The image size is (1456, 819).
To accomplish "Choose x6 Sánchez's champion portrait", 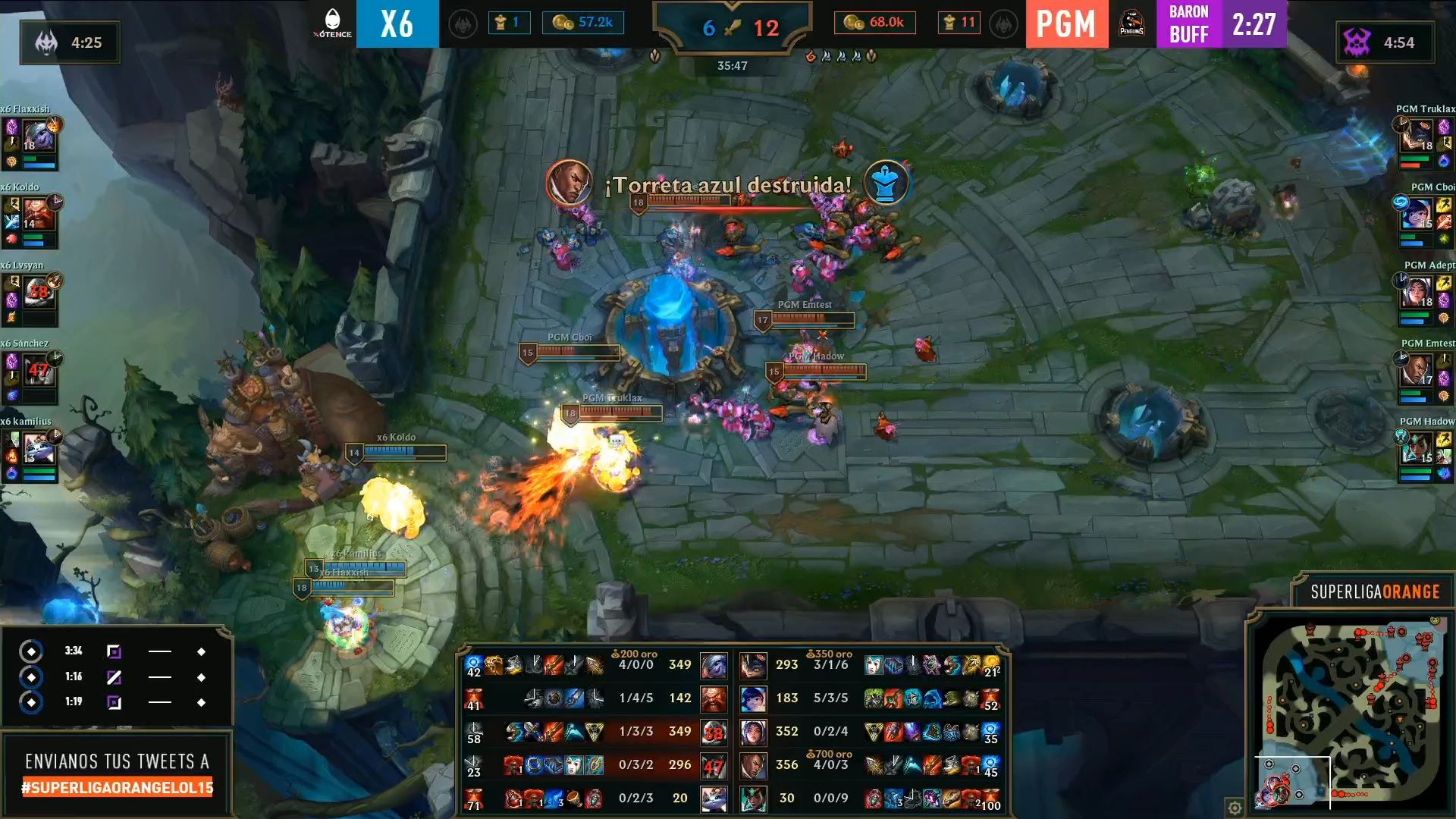I will pos(38,372).
